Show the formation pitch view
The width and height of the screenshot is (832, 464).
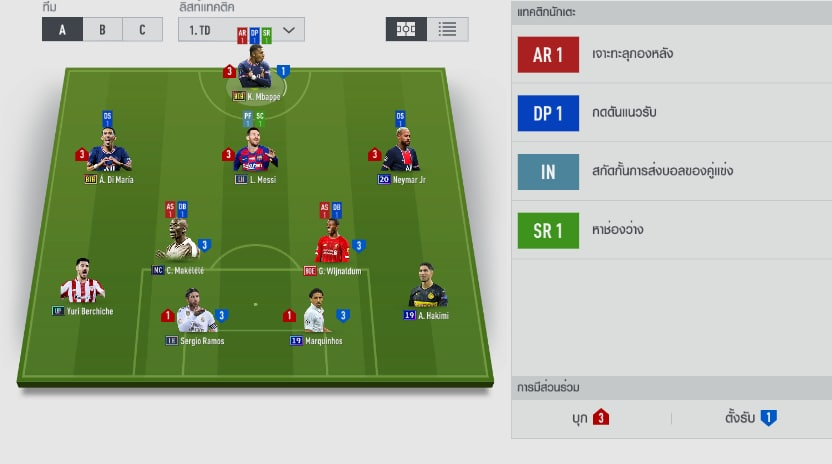(x=406, y=29)
